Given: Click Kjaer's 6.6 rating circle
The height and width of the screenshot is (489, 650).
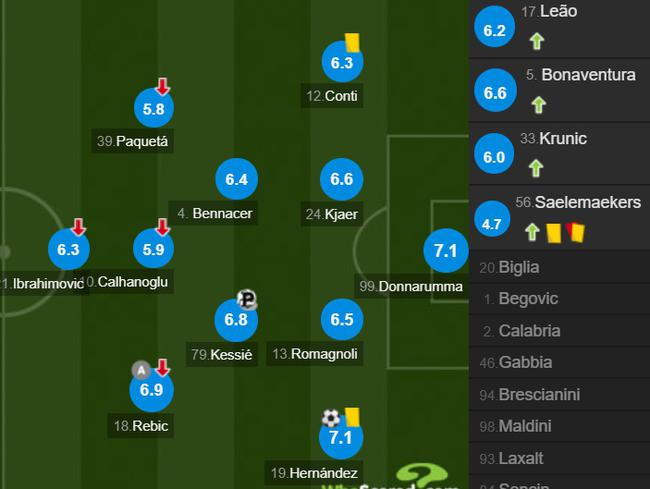Looking at the screenshot, I should (342, 179).
